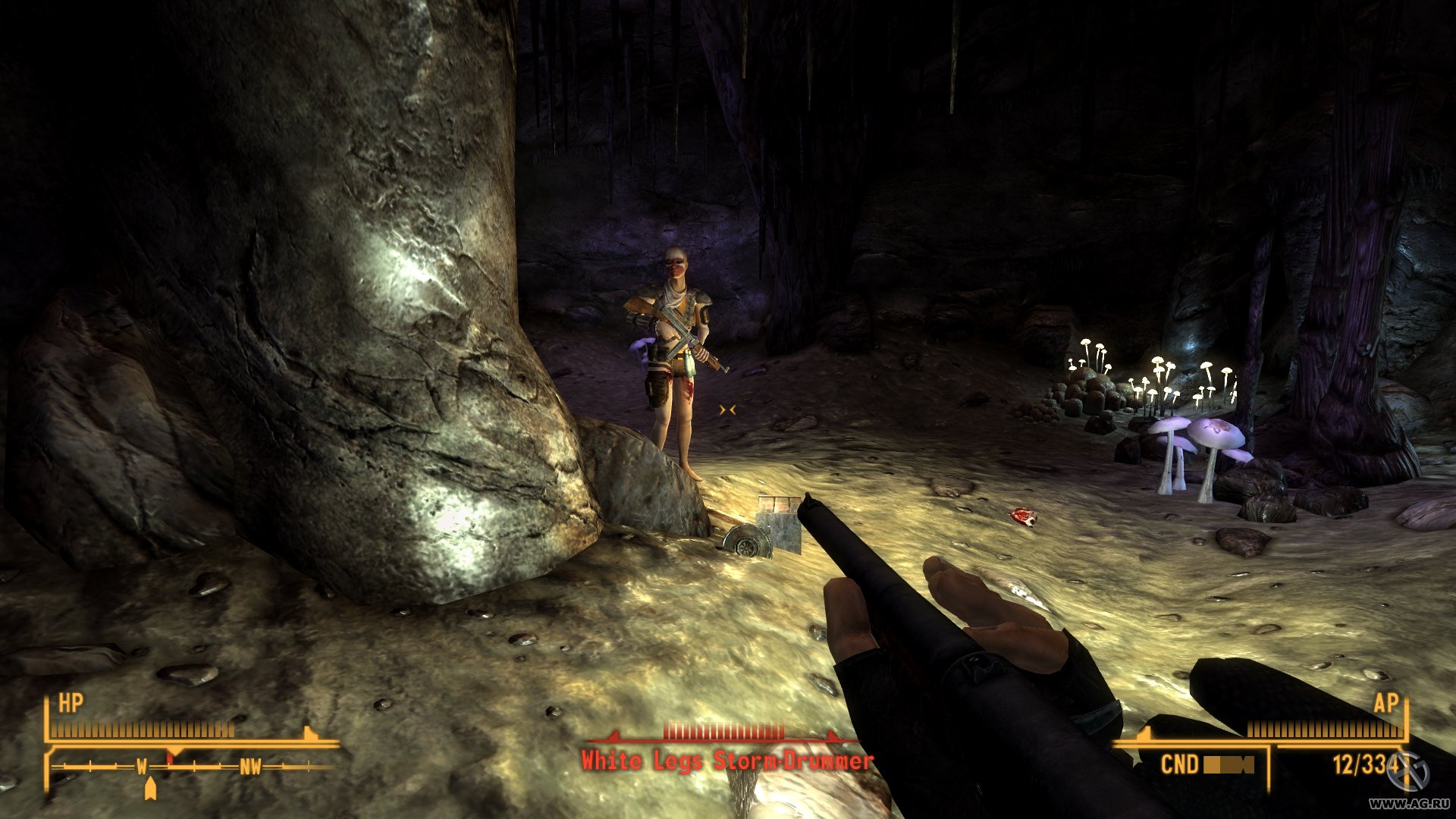Click the CND weapon condition indicator

1181,763
